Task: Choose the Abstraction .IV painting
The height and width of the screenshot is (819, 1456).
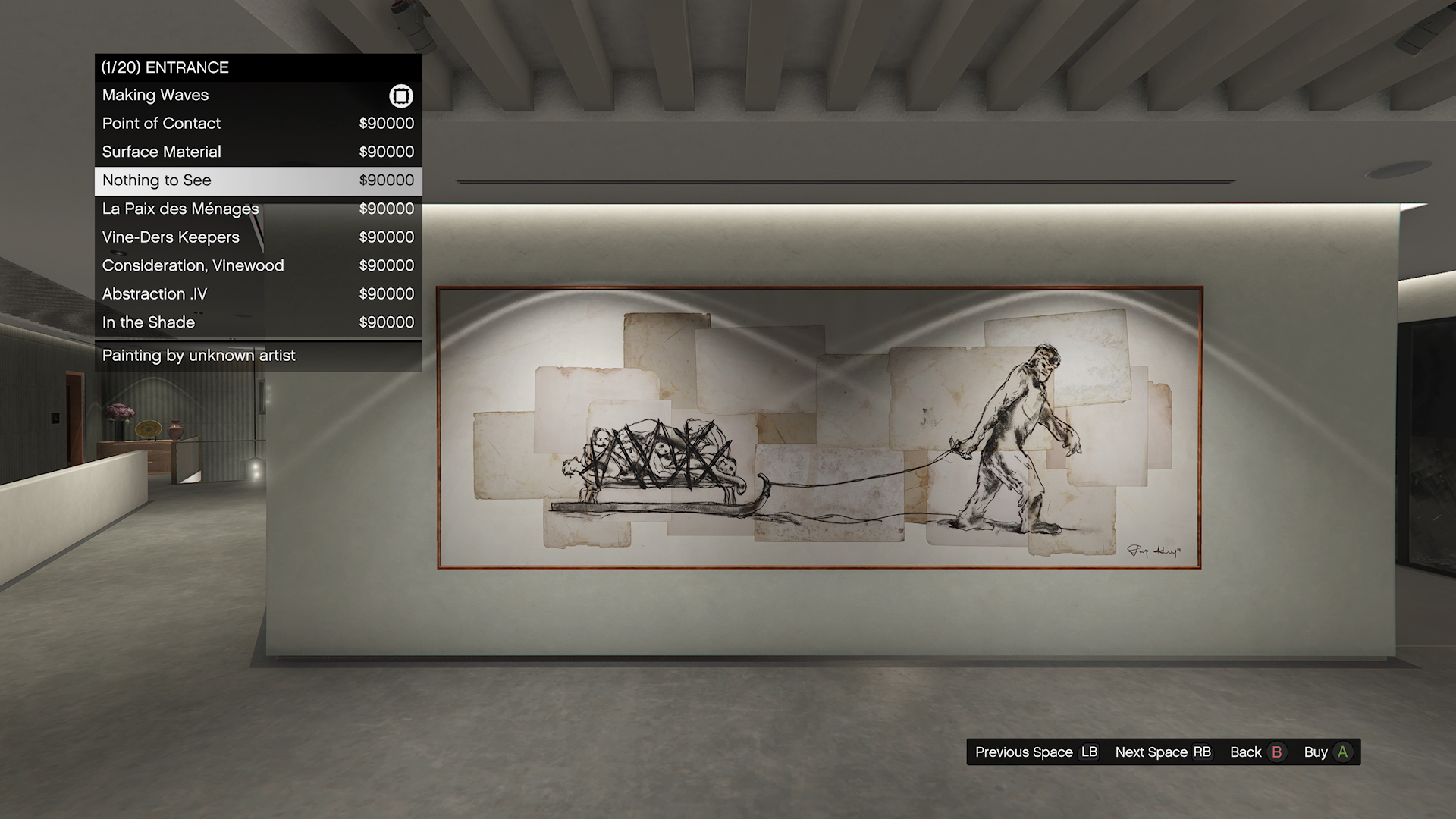Action: [x=258, y=294]
